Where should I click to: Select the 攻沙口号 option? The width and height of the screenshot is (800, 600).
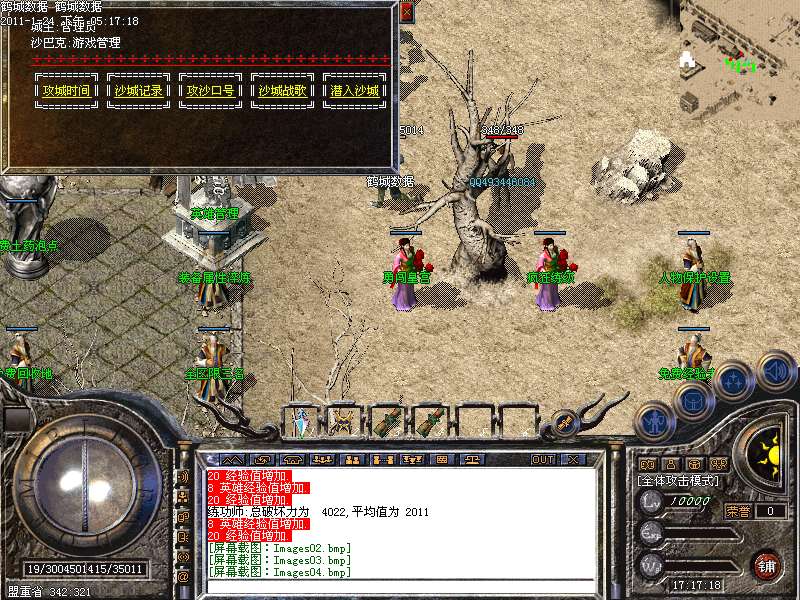pos(210,90)
